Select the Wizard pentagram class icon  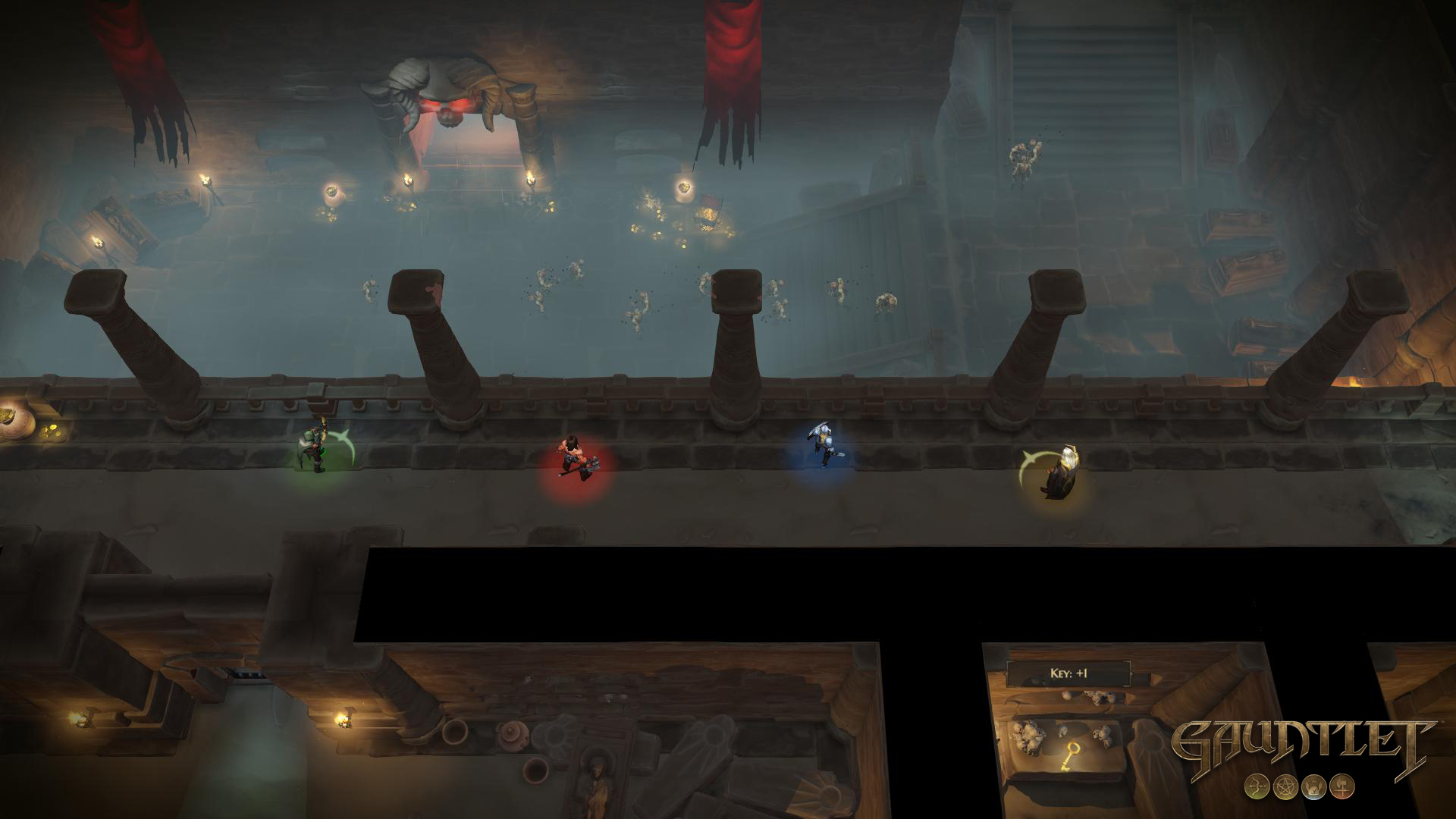pos(1285,786)
